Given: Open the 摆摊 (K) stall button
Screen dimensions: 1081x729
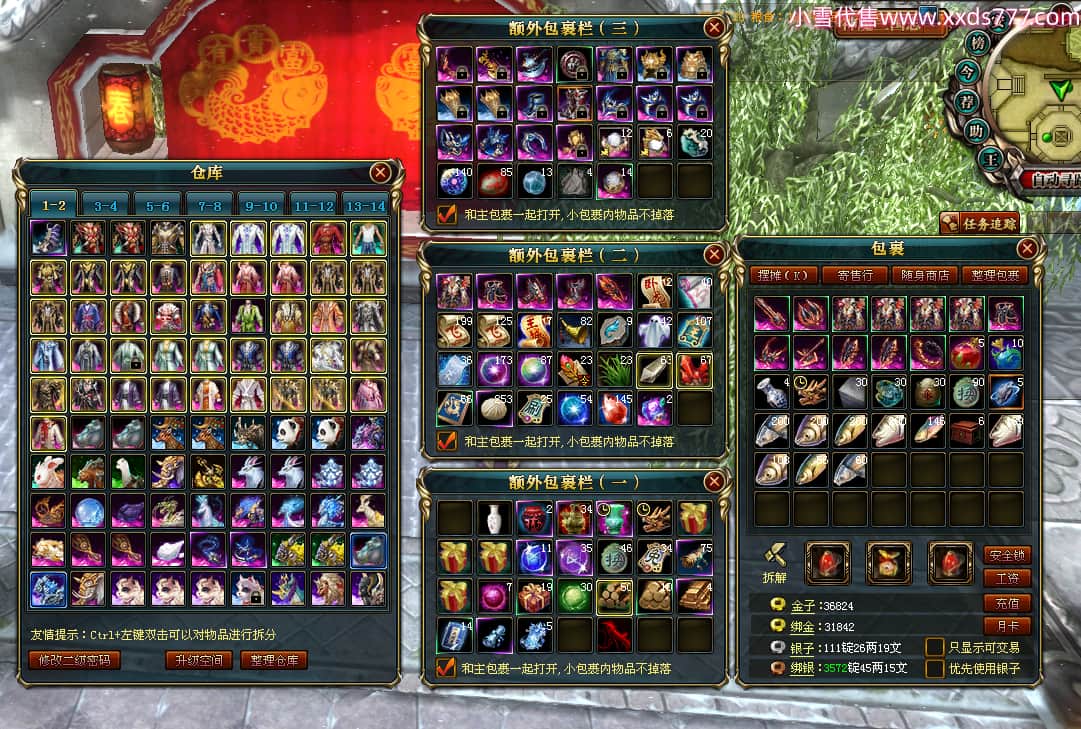Looking at the screenshot, I should (784, 275).
